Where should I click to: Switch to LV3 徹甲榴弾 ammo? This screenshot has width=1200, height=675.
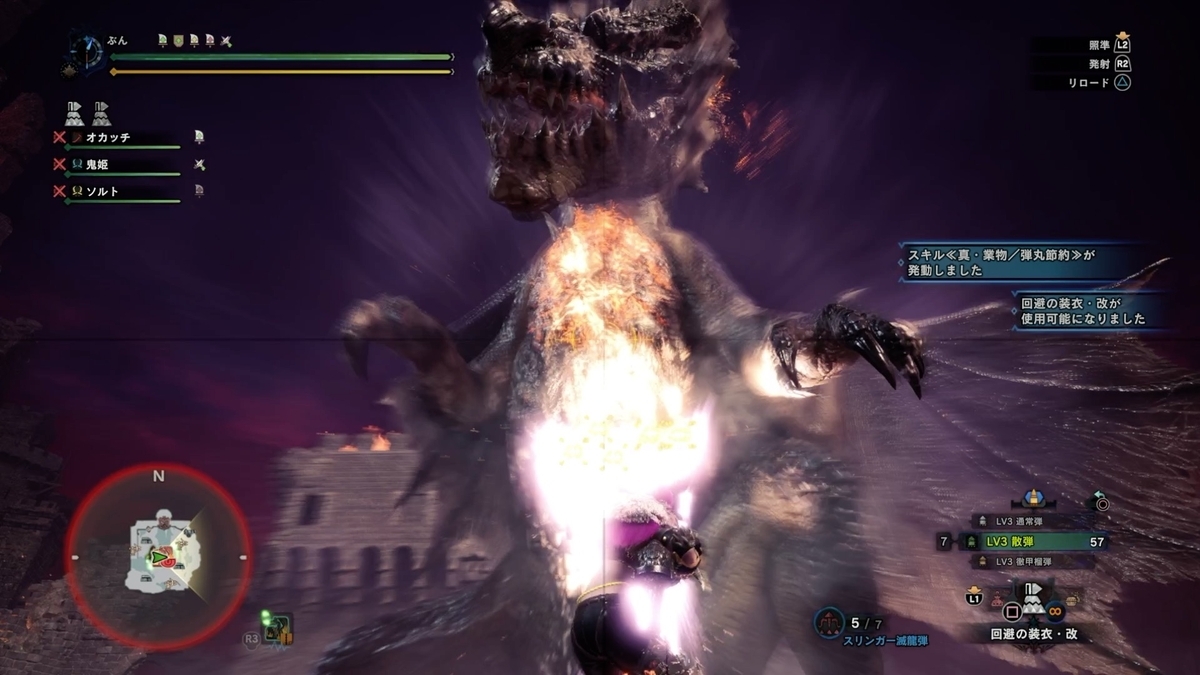point(1028,561)
